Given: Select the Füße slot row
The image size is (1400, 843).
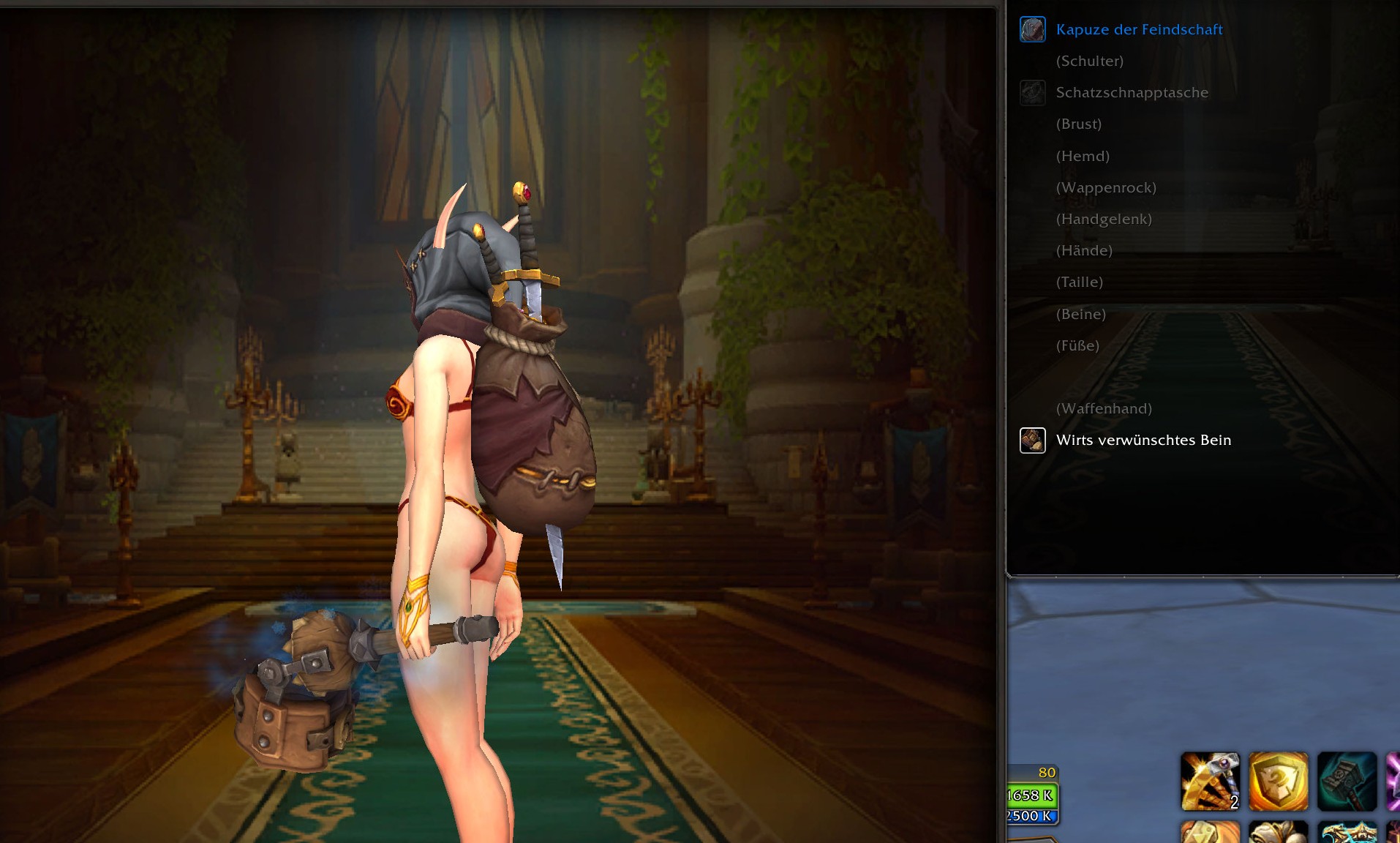Looking at the screenshot, I should 1077,346.
